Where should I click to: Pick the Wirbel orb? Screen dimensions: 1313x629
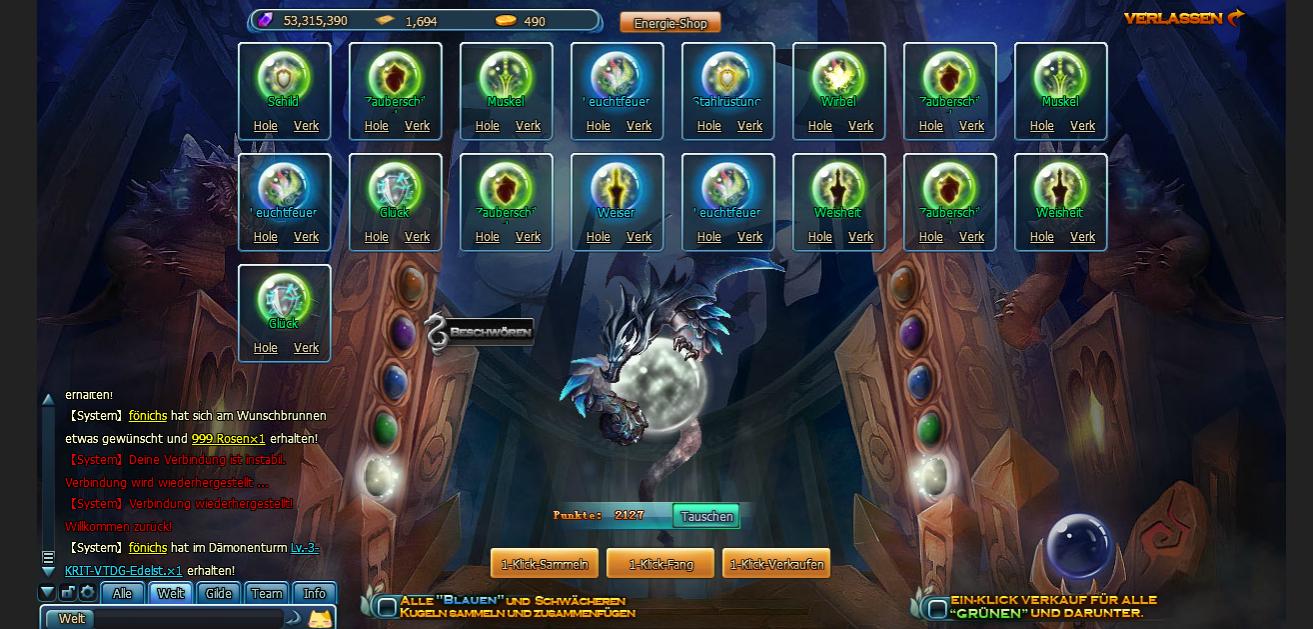click(x=839, y=76)
